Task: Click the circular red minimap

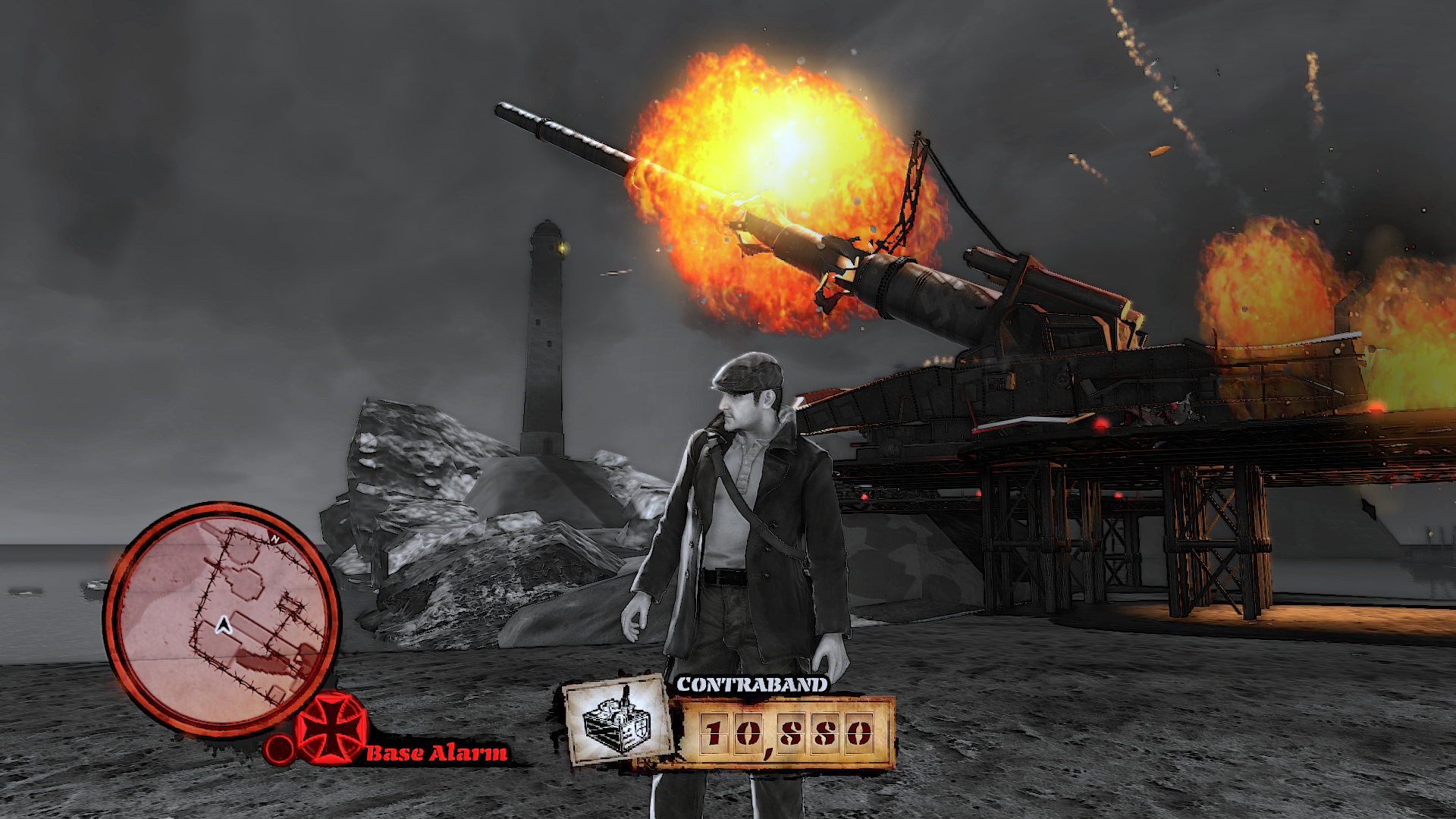Action: [221, 618]
